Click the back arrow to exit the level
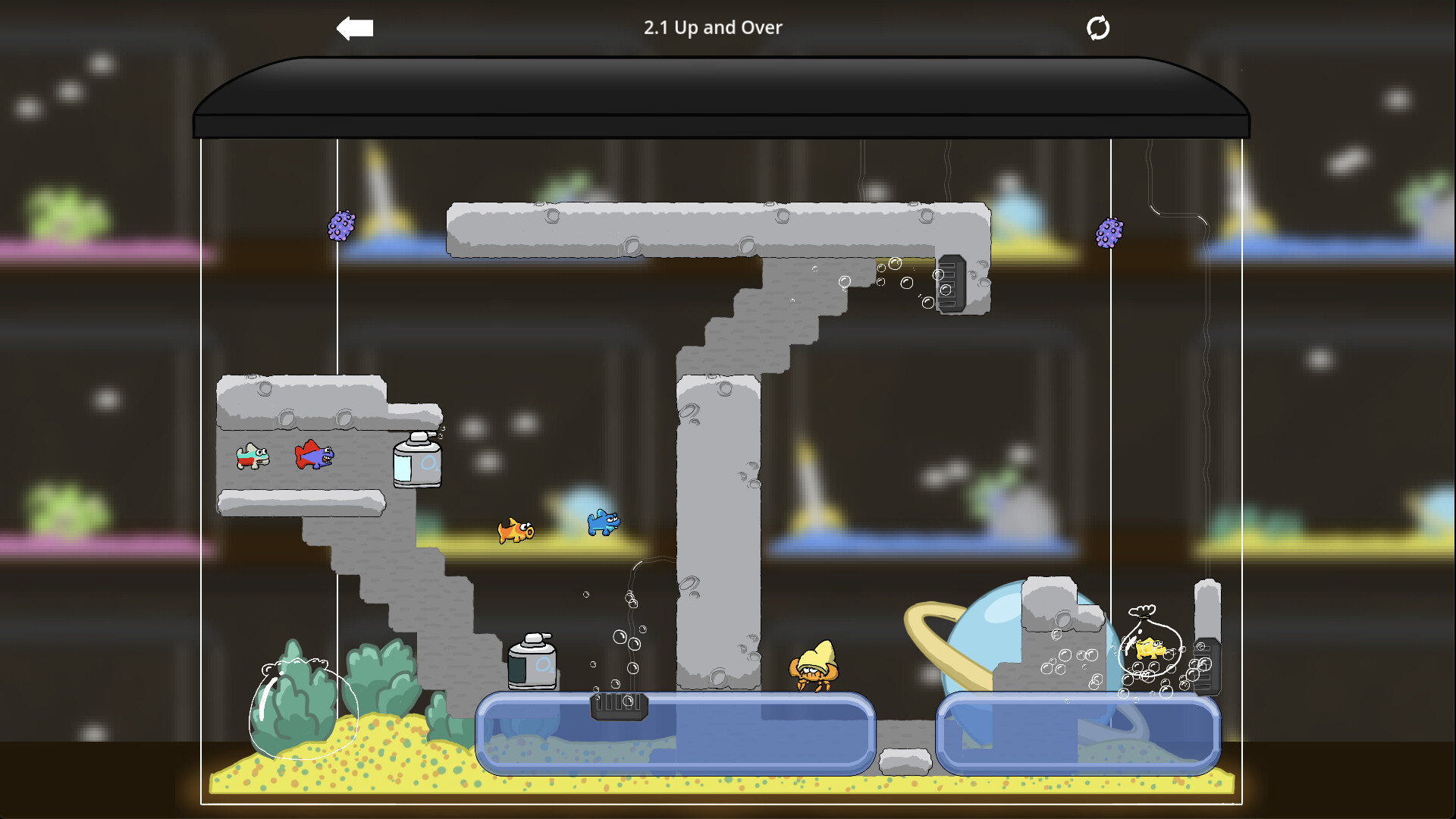Viewport: 1456px width, 819px height. pos(353,27)
